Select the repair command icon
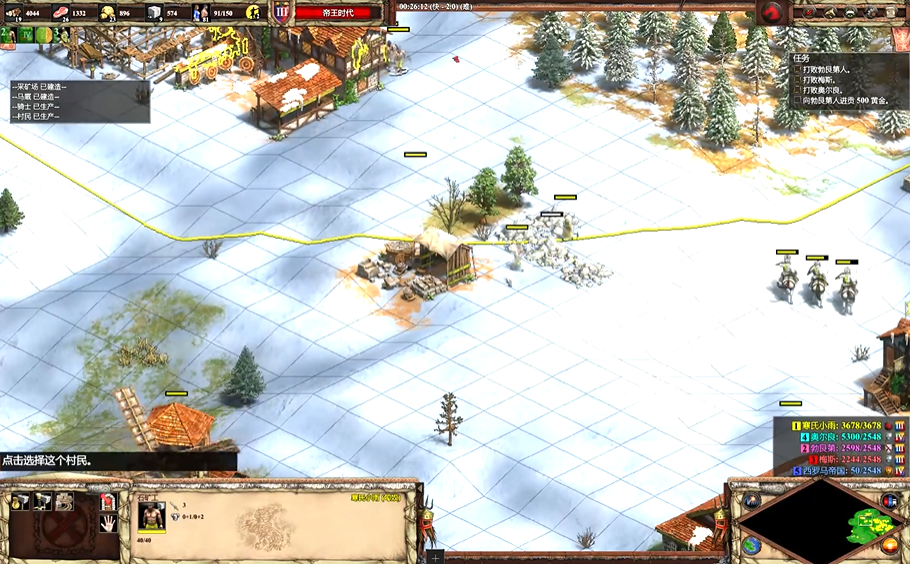 (x=65, y=501)
